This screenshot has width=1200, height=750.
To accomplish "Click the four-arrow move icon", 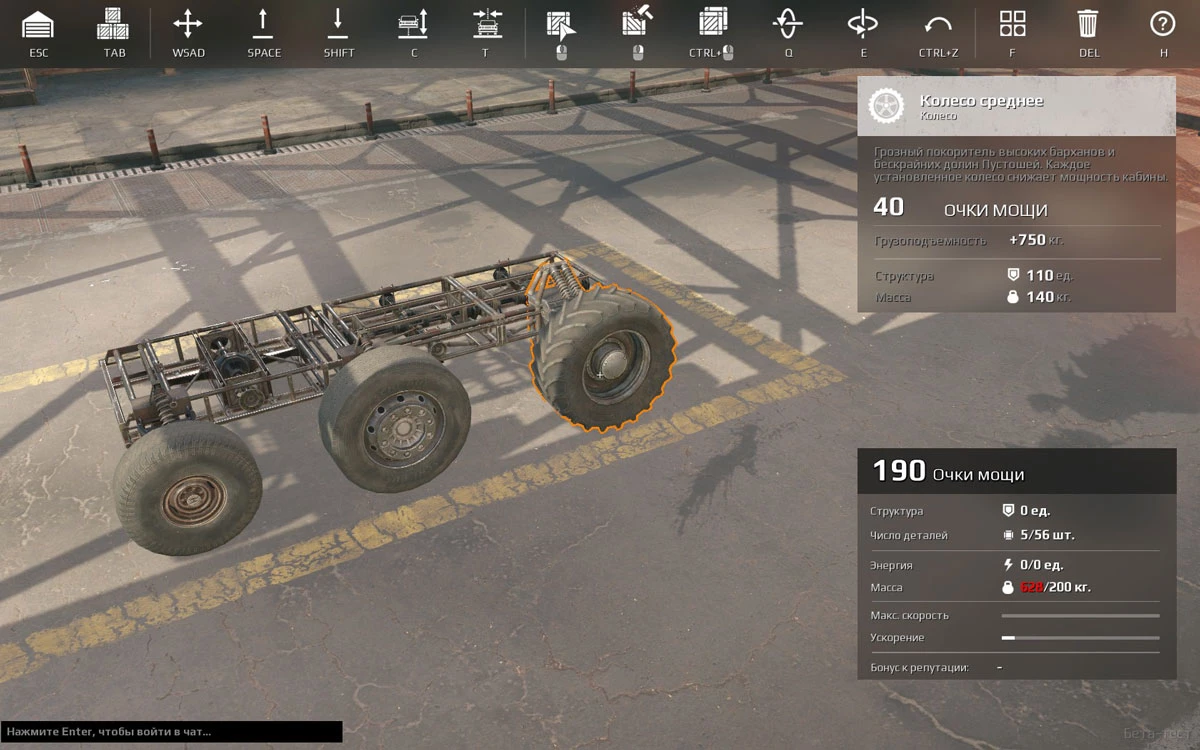I will [188, 24].
